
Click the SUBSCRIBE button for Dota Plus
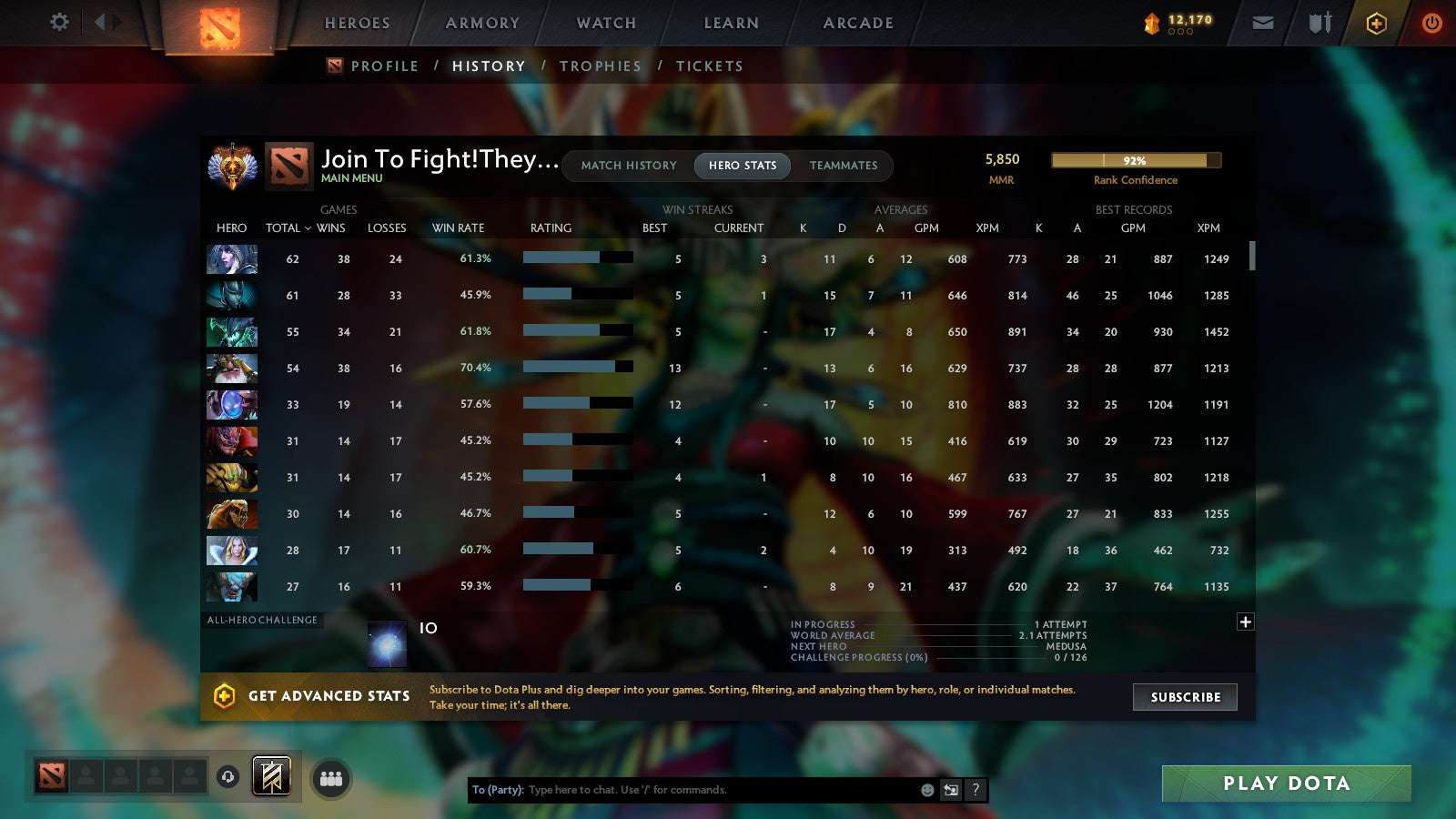(1185, 697)
